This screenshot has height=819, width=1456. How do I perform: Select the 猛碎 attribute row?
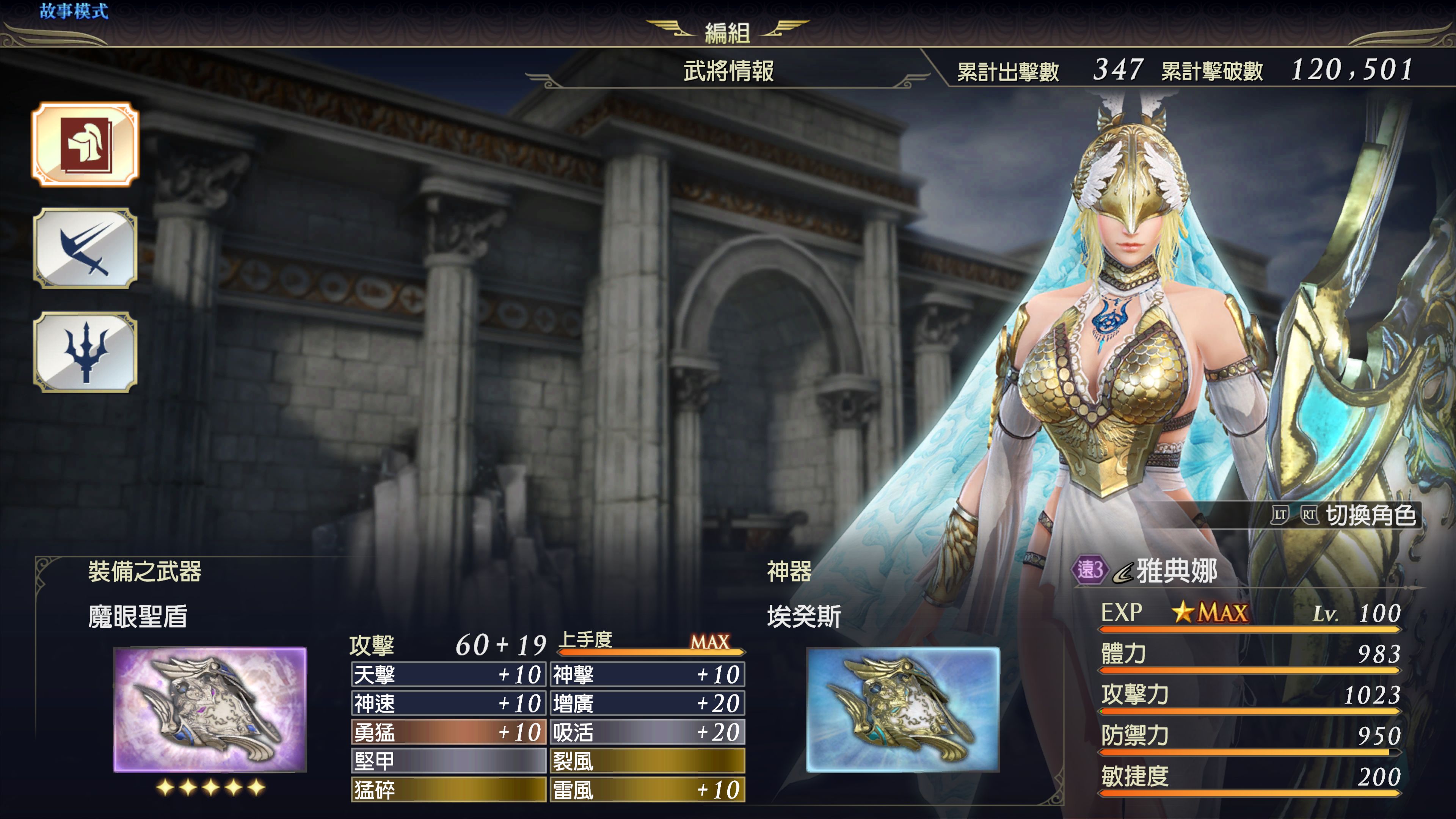[448, 789]
